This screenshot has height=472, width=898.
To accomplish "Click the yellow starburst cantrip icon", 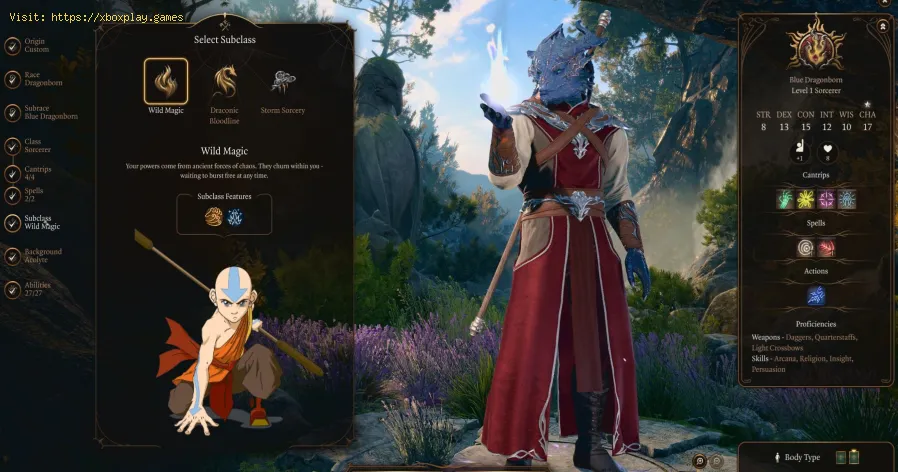I will (807, 199).
